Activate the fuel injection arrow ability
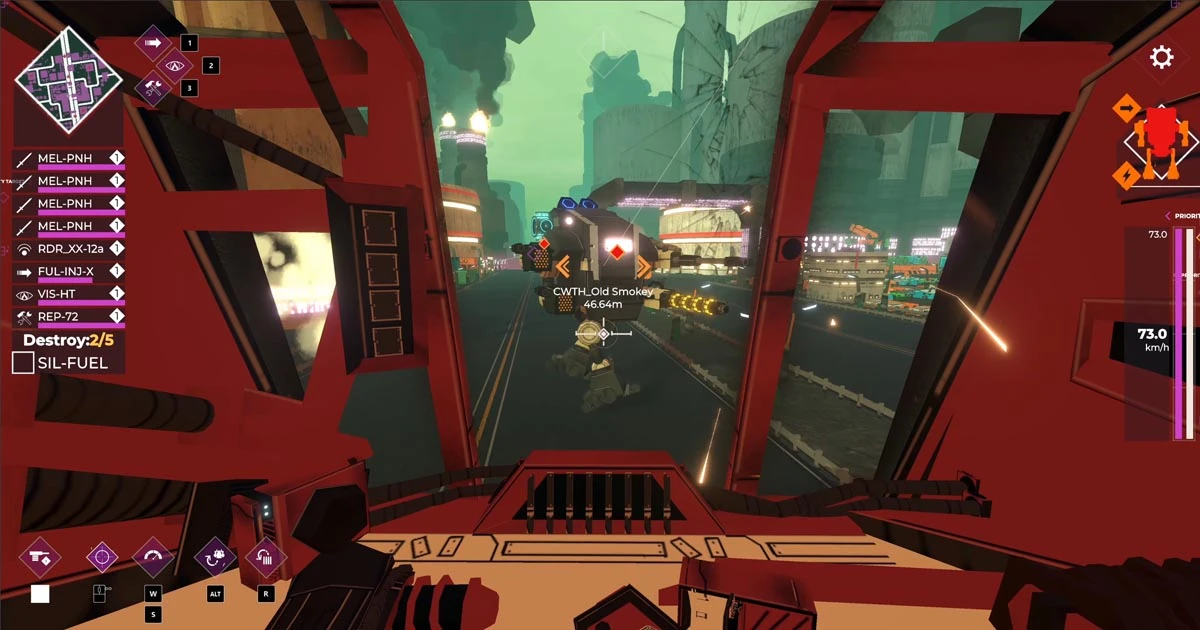Image resolution: width=1200 pixels, height=630 pixels. coord(153,43)
